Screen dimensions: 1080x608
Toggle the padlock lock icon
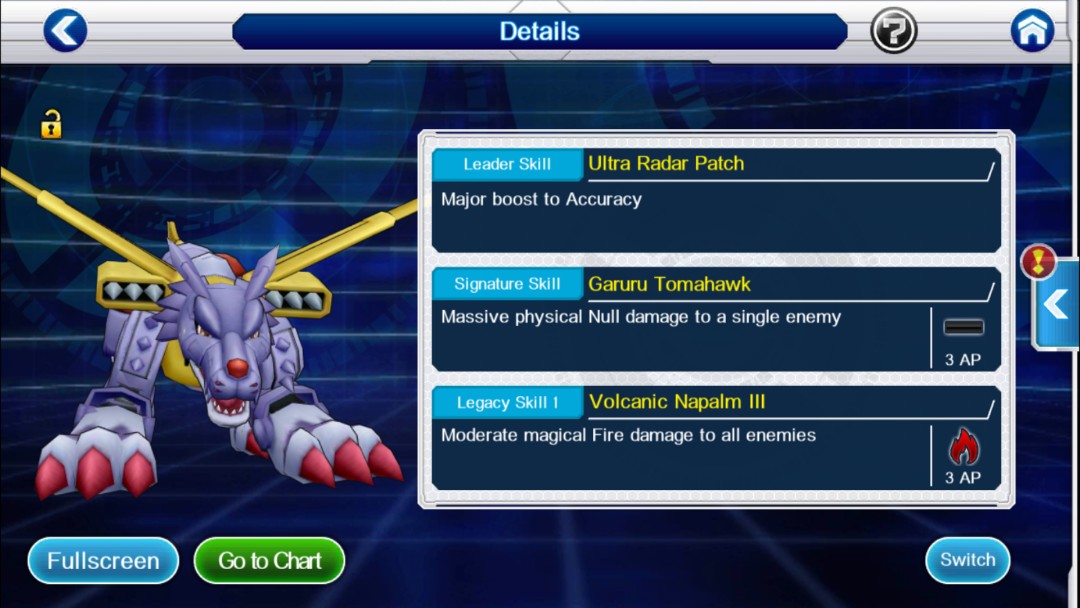click(x=51, y=125)
